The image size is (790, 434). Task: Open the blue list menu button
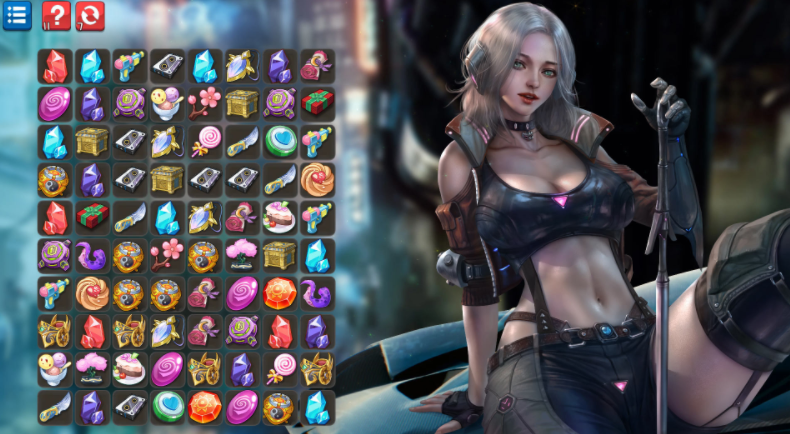17,15
